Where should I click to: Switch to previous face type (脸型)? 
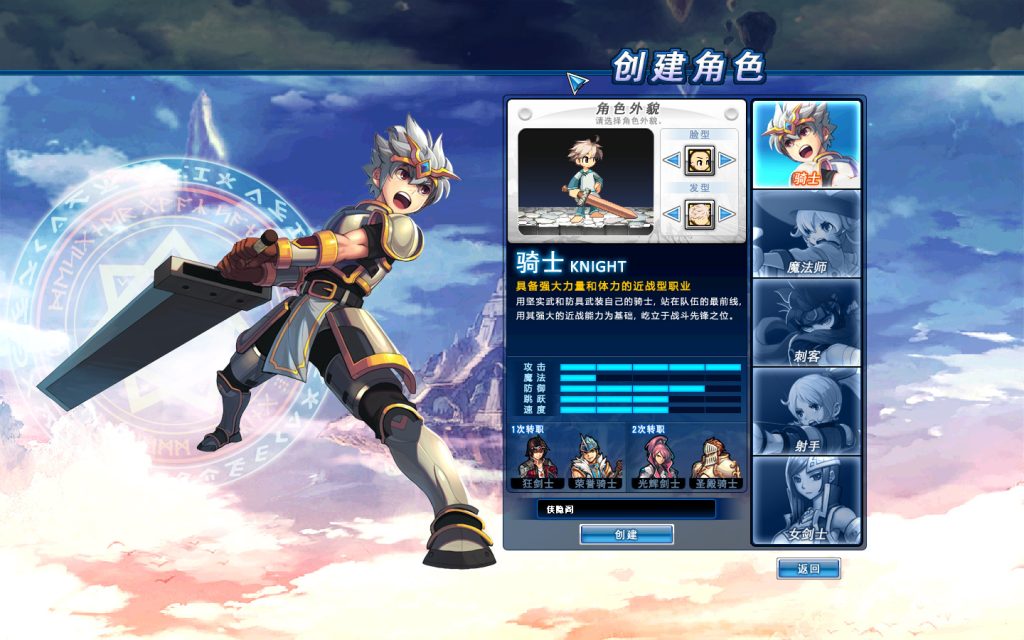(672, 160)
